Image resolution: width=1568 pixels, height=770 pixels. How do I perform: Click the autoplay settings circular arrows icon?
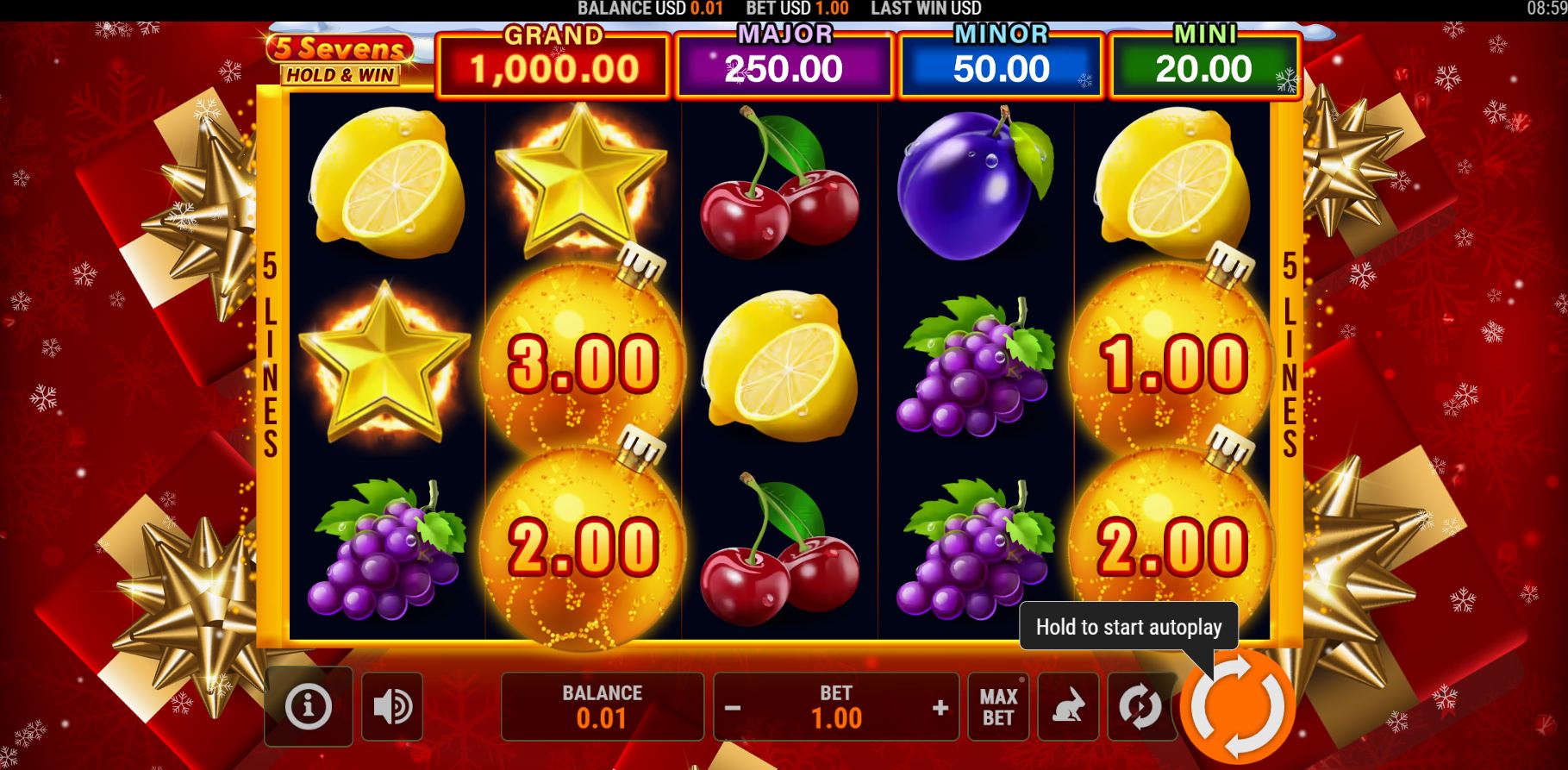pos(1140,706)
